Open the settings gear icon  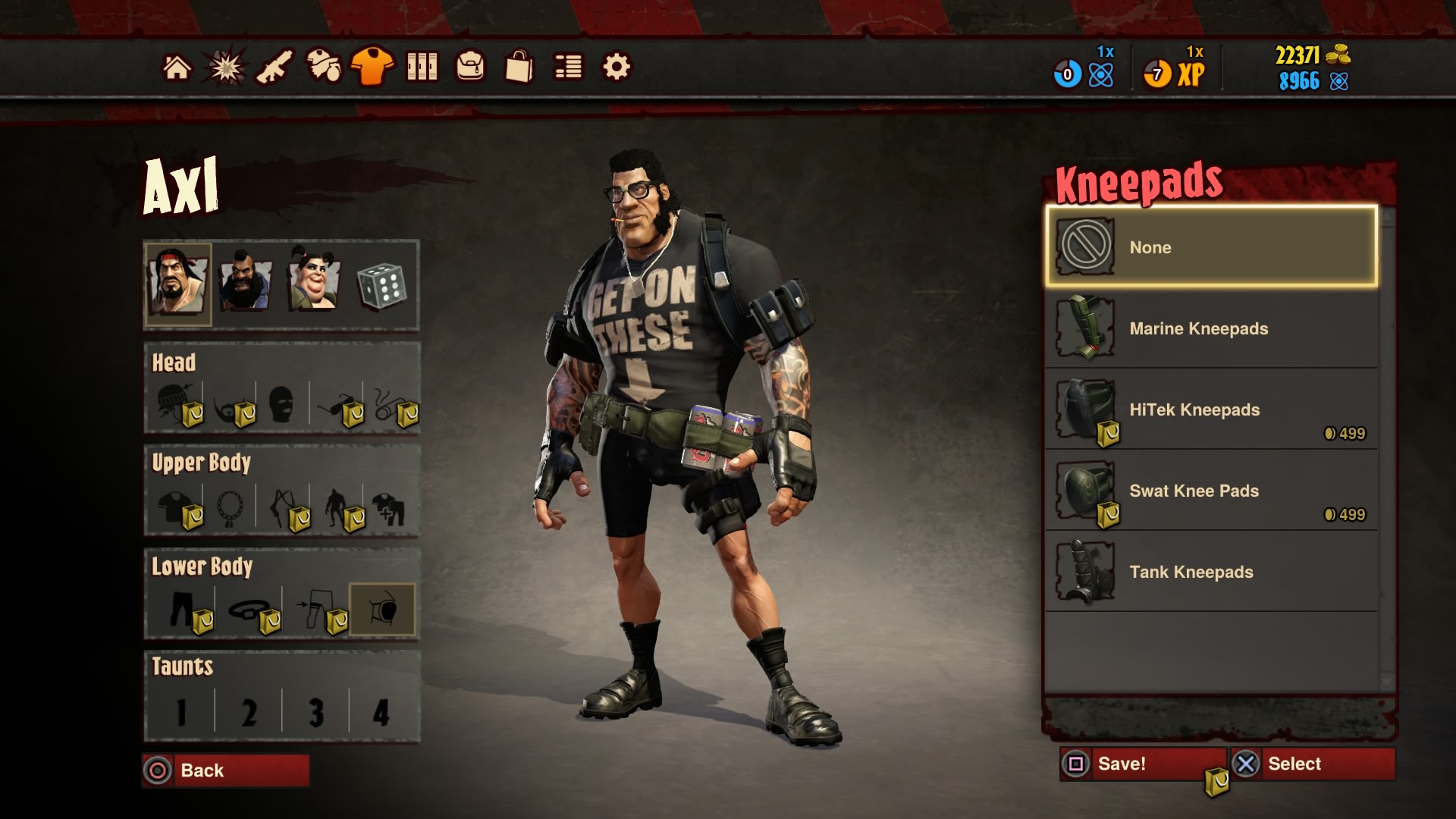click(x=617, y=67)
